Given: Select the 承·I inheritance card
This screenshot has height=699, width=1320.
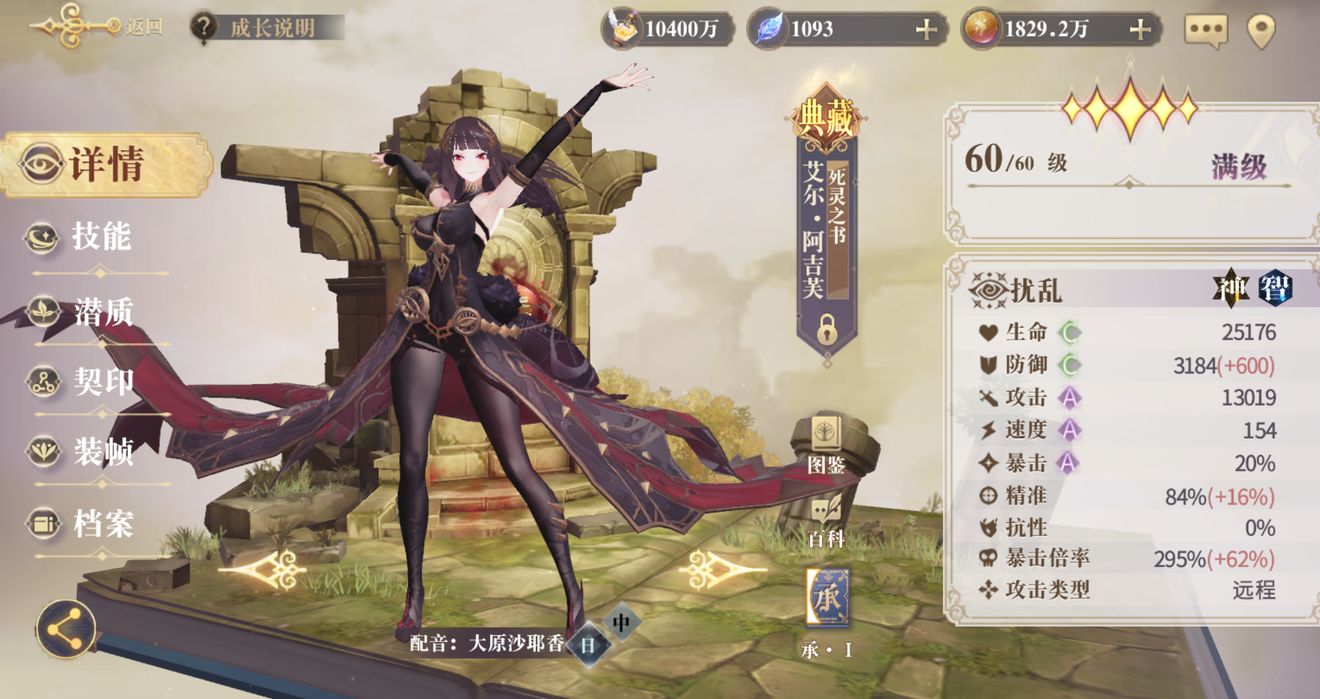Looking at the screenshot, I should [827, 600].
